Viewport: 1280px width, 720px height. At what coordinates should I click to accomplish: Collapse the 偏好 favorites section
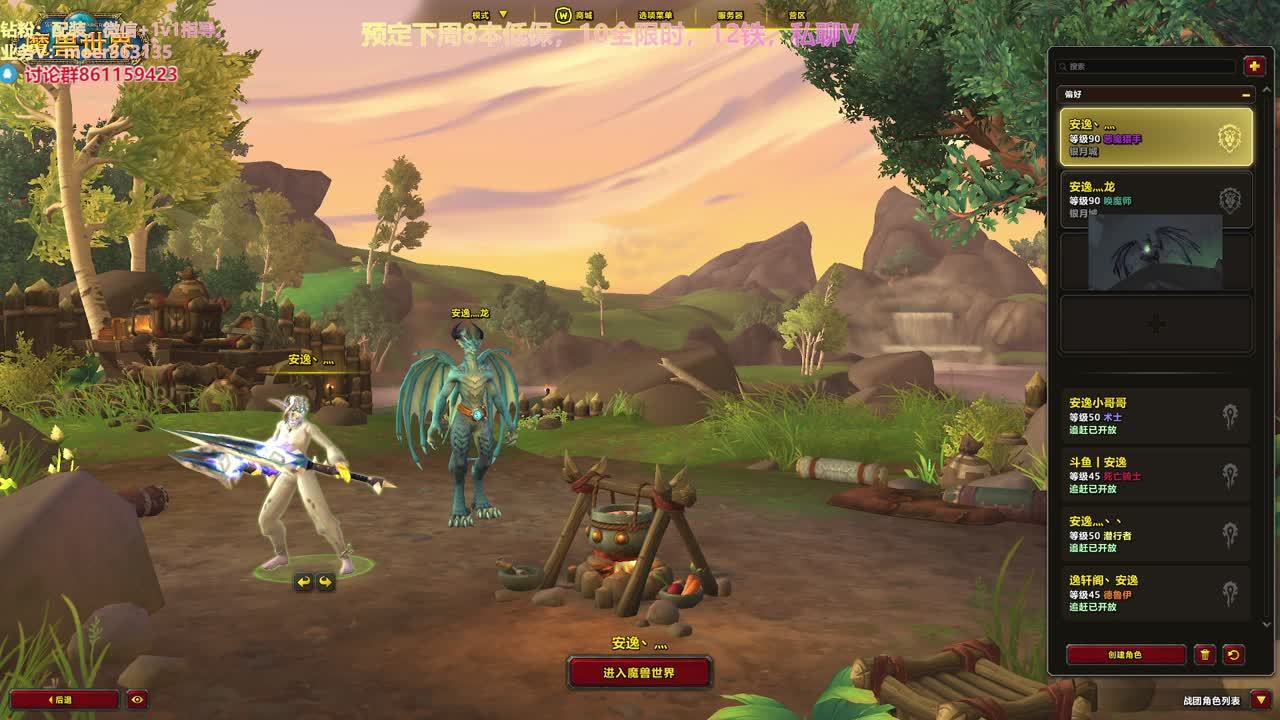coord(1246,94)
